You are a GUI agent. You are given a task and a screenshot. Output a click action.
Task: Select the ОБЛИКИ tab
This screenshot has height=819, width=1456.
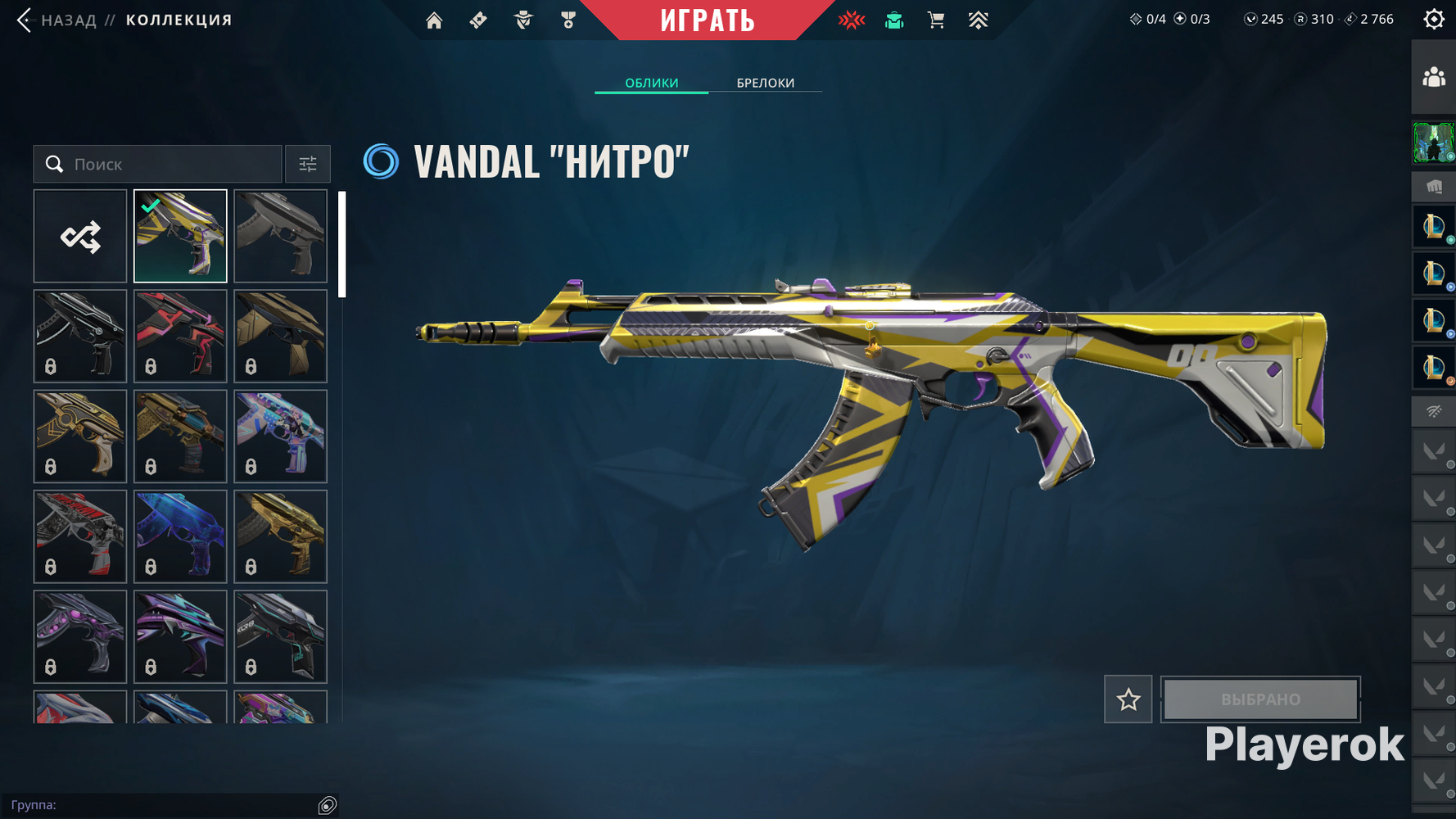[651, 83]
